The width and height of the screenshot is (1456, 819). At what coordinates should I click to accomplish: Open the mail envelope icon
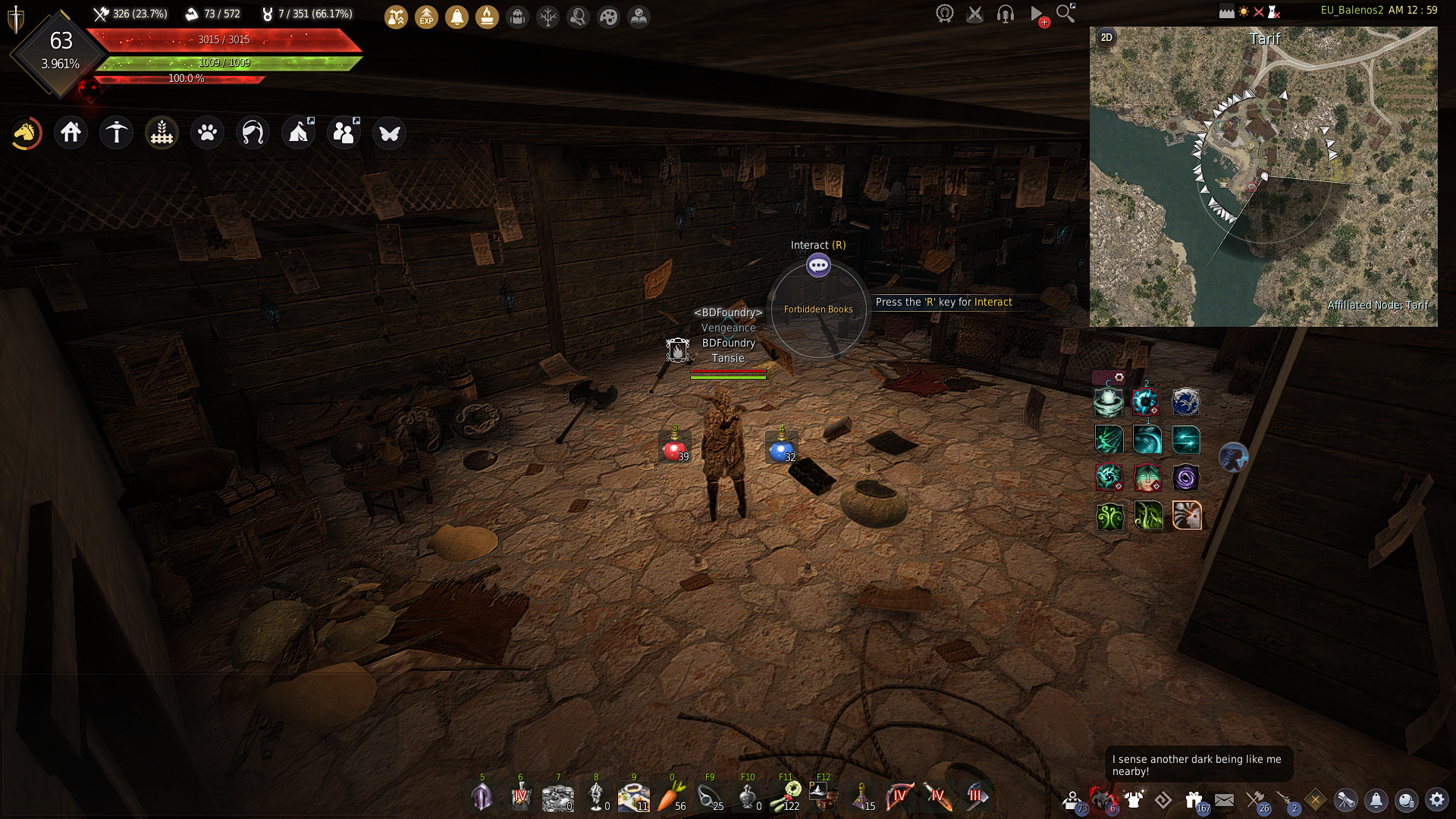[x=1224, y=800]
